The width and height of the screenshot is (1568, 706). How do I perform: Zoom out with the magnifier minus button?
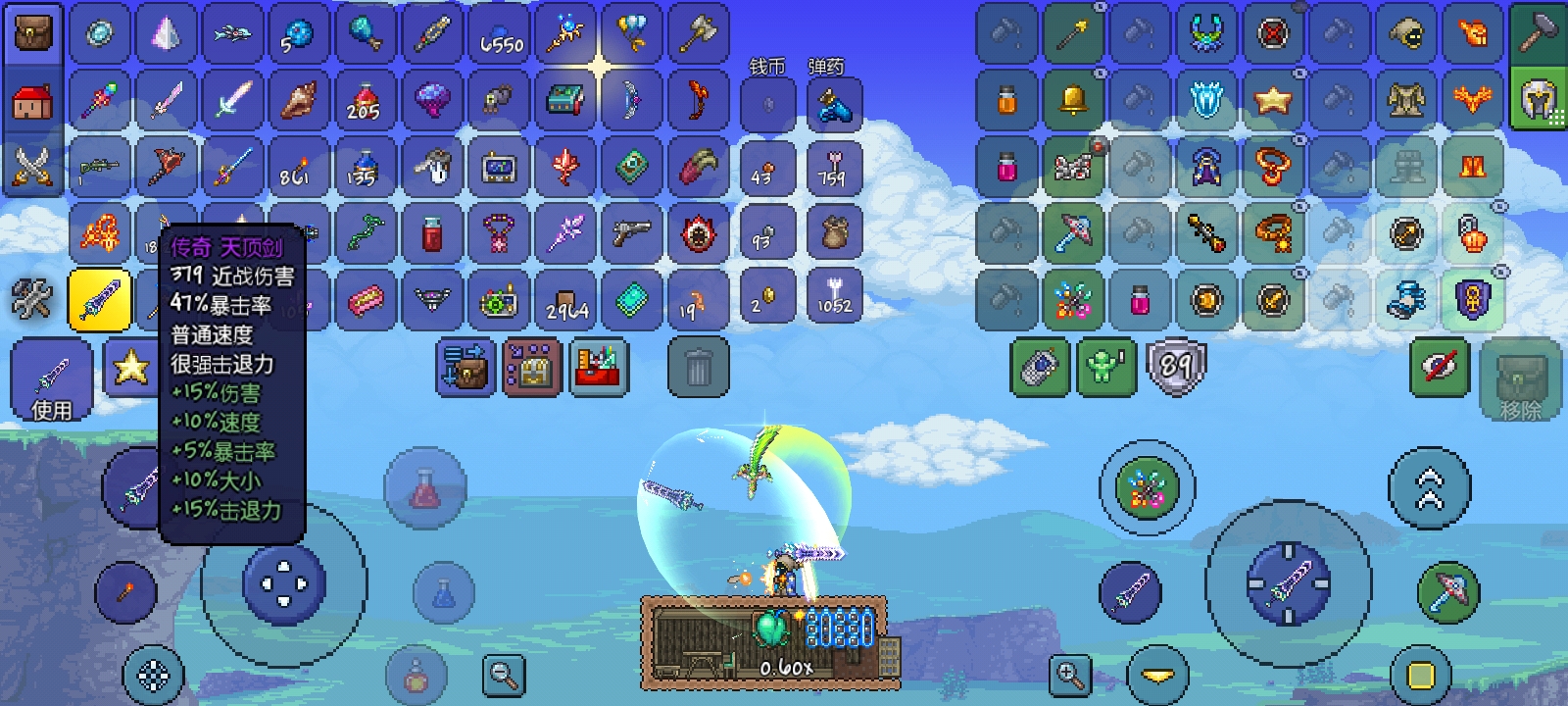point(505,675)
